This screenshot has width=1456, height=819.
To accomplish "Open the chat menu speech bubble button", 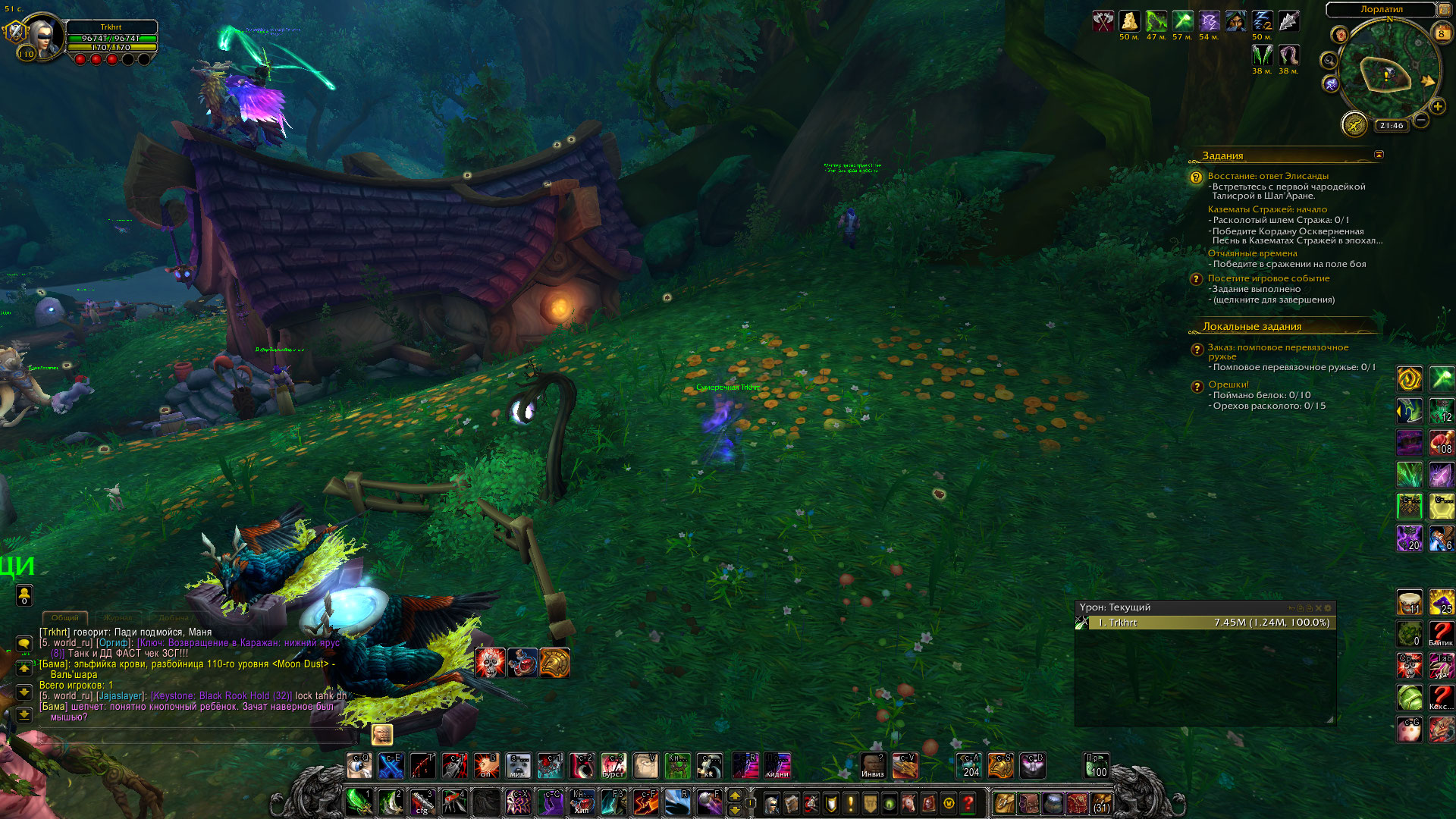I will [x=24, y=644].
